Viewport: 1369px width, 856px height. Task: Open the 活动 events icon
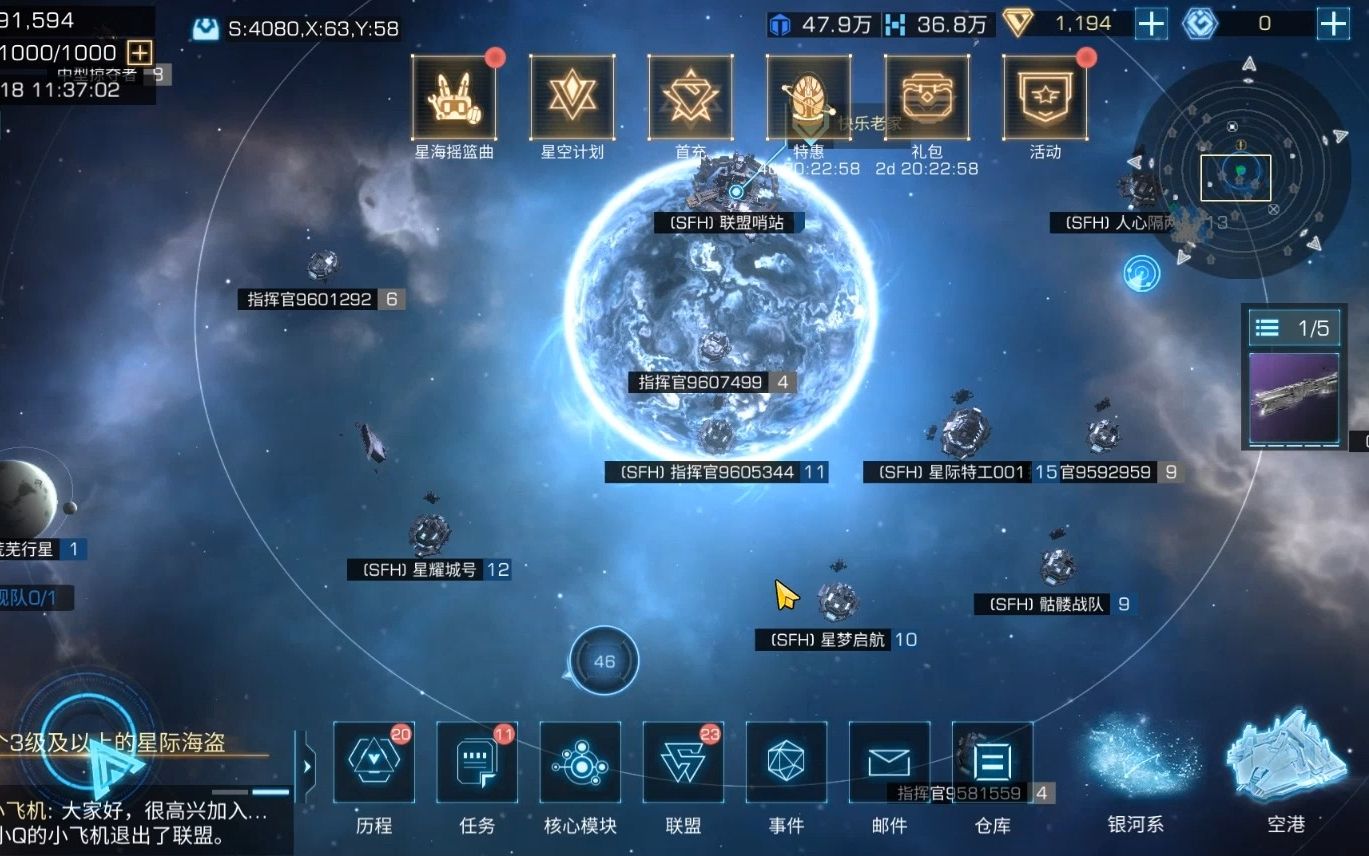click(x=1045, y=98)
